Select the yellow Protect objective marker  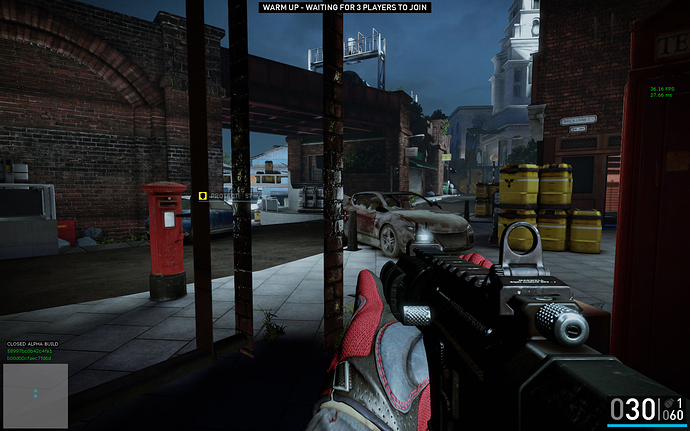tap(203, 197)
